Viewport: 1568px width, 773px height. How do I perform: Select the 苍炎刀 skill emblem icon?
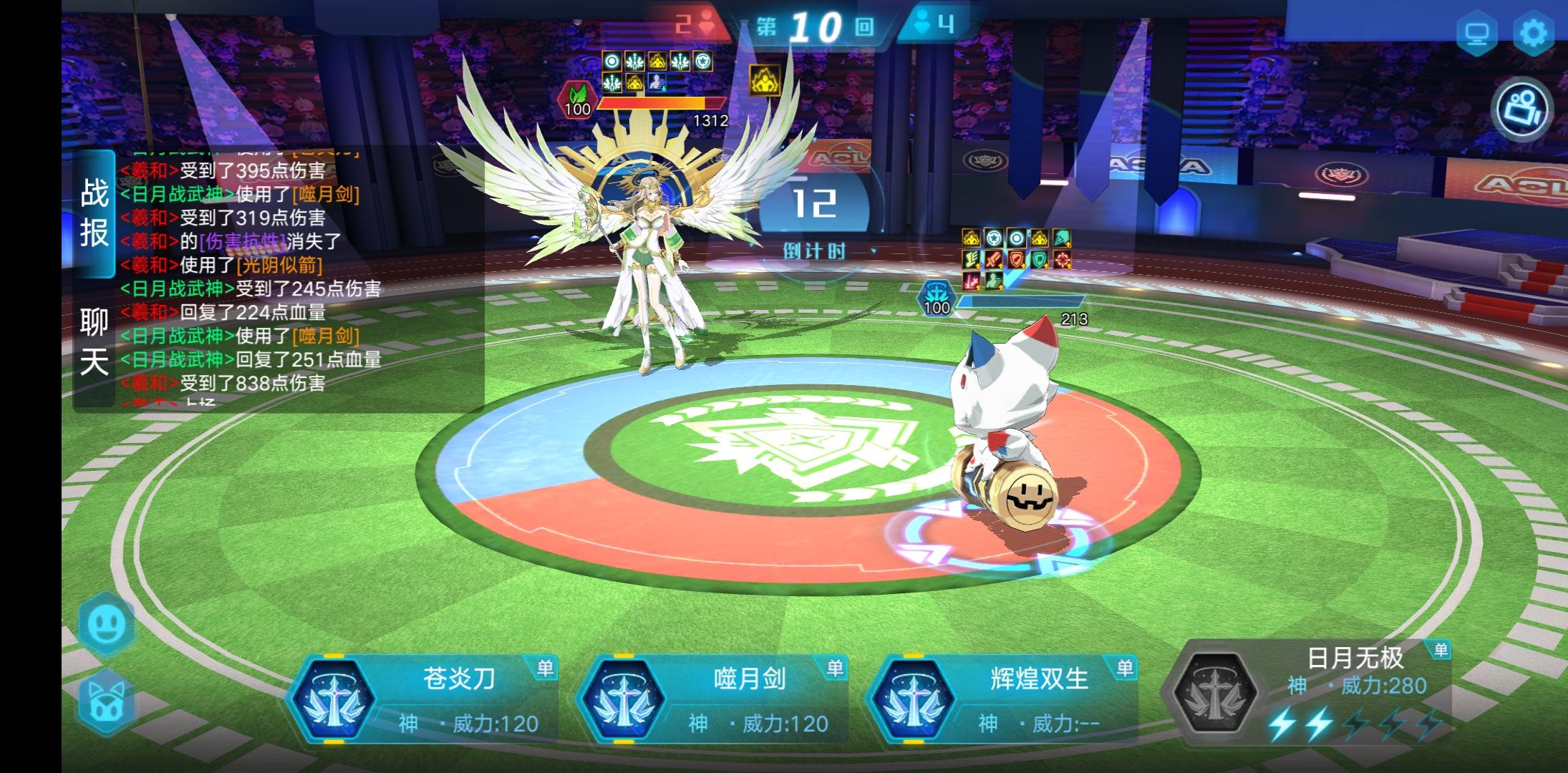[x=339, y=698]
